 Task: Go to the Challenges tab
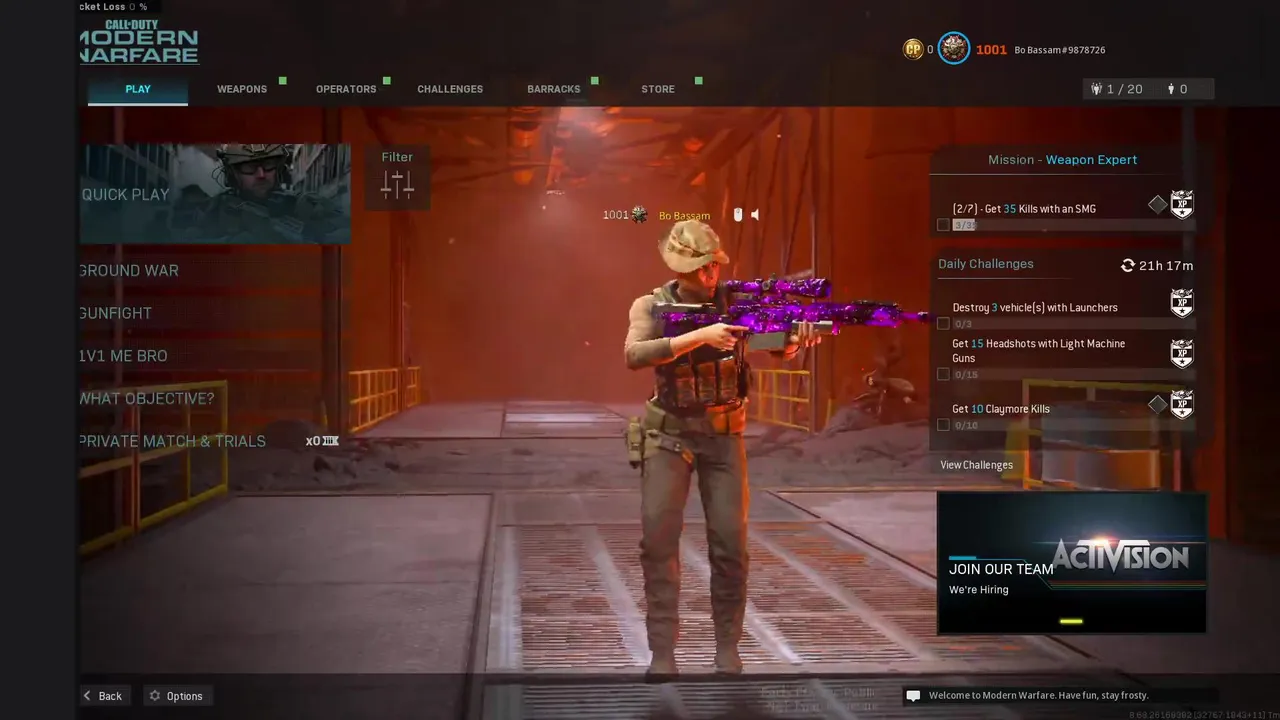click(x=450, y=89)
